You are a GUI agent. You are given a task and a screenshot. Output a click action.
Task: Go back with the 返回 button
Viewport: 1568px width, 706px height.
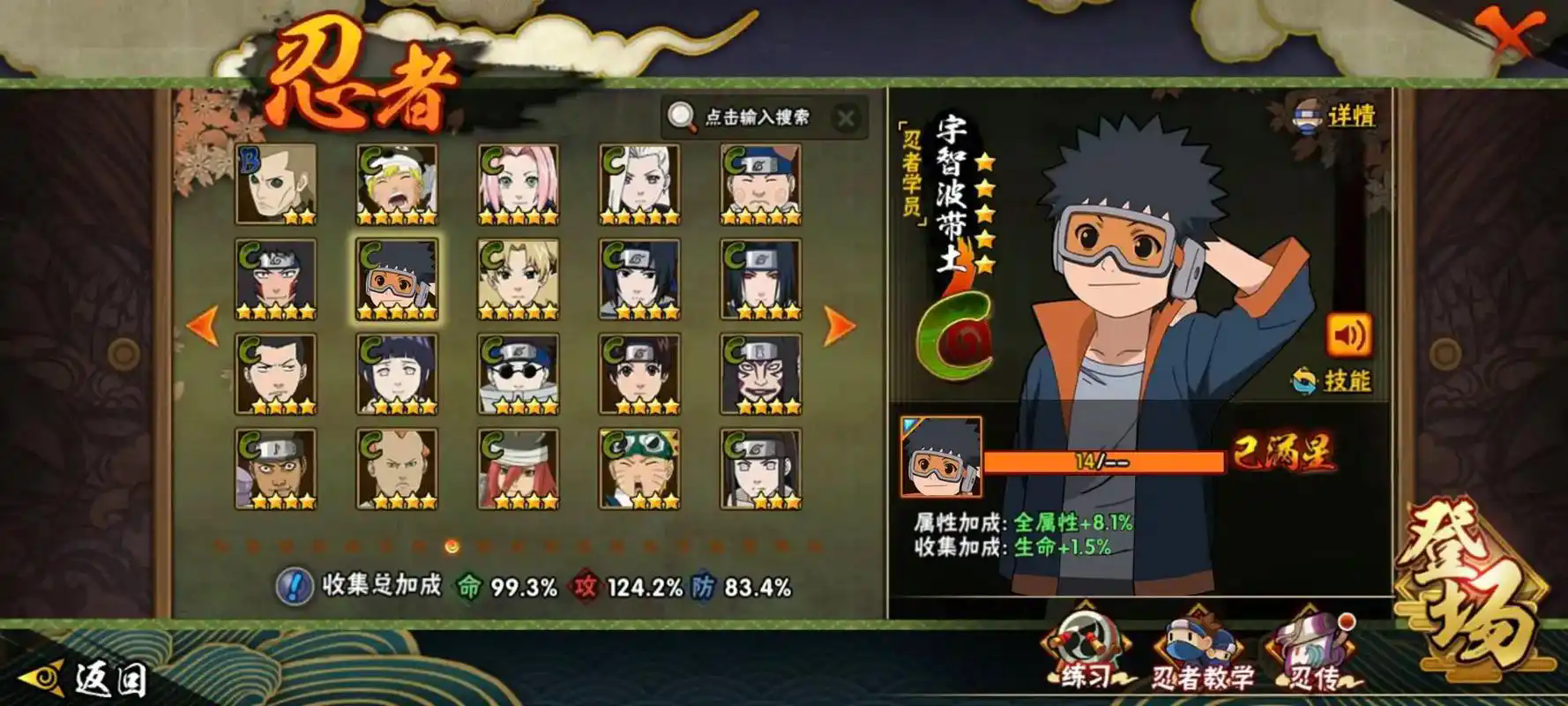pyautogui.click(x=86, y=679)
